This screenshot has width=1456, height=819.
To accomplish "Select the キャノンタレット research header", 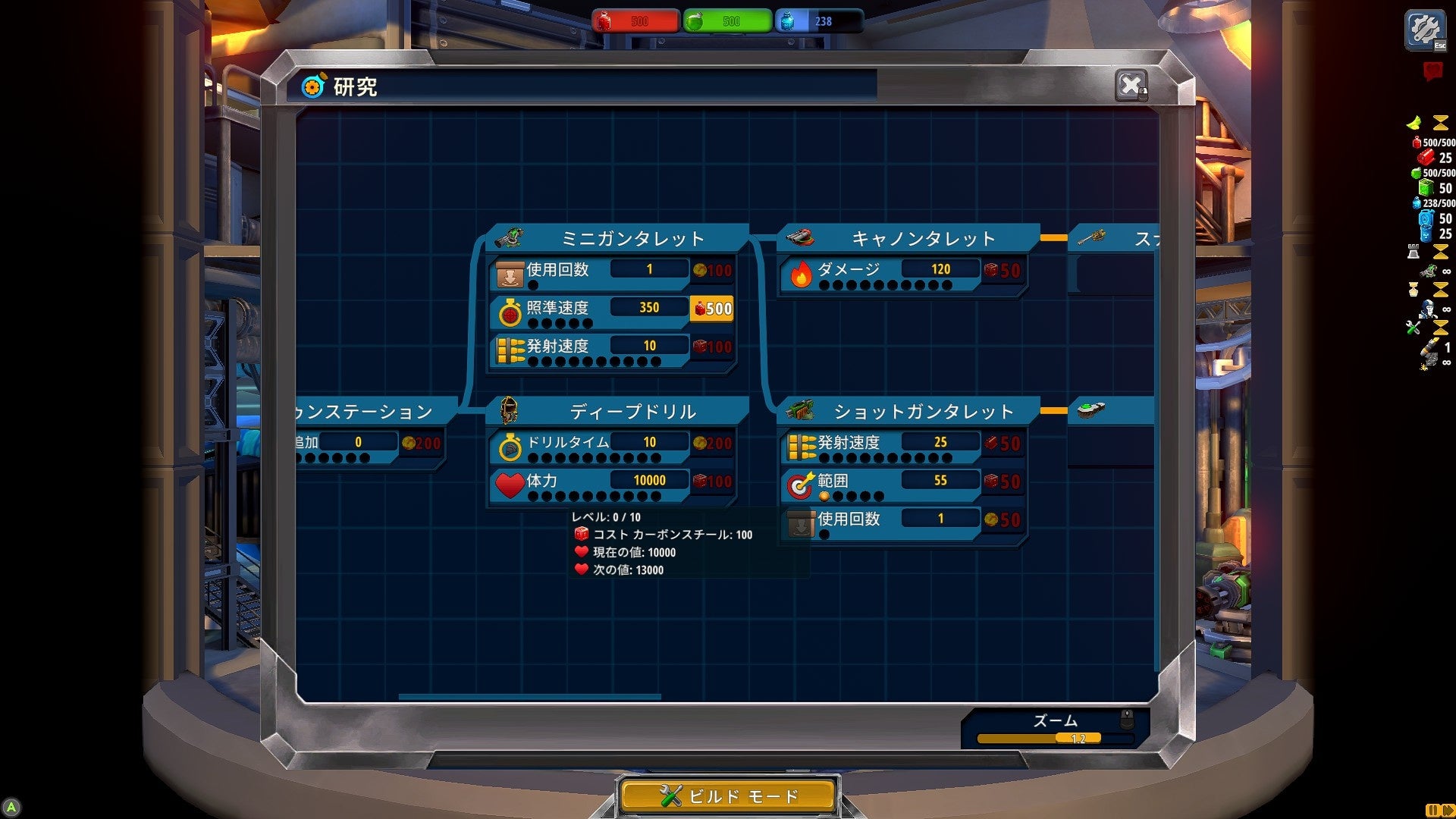I will (x=922, y=239).
